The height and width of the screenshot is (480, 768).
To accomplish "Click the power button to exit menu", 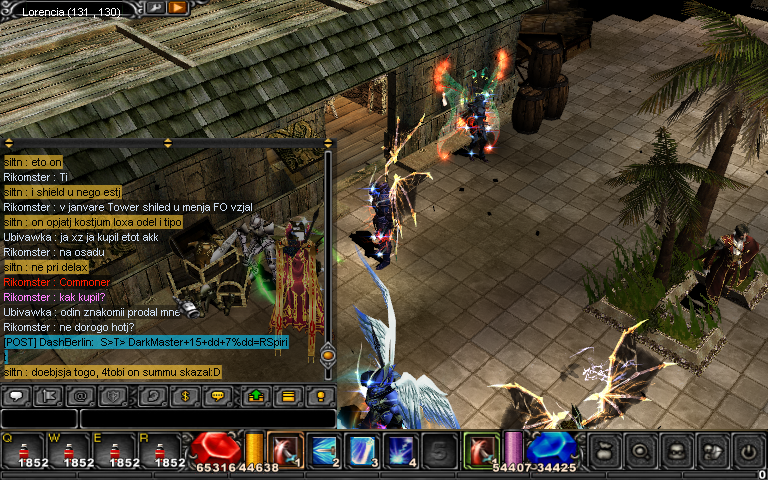I will pos(748,451).
